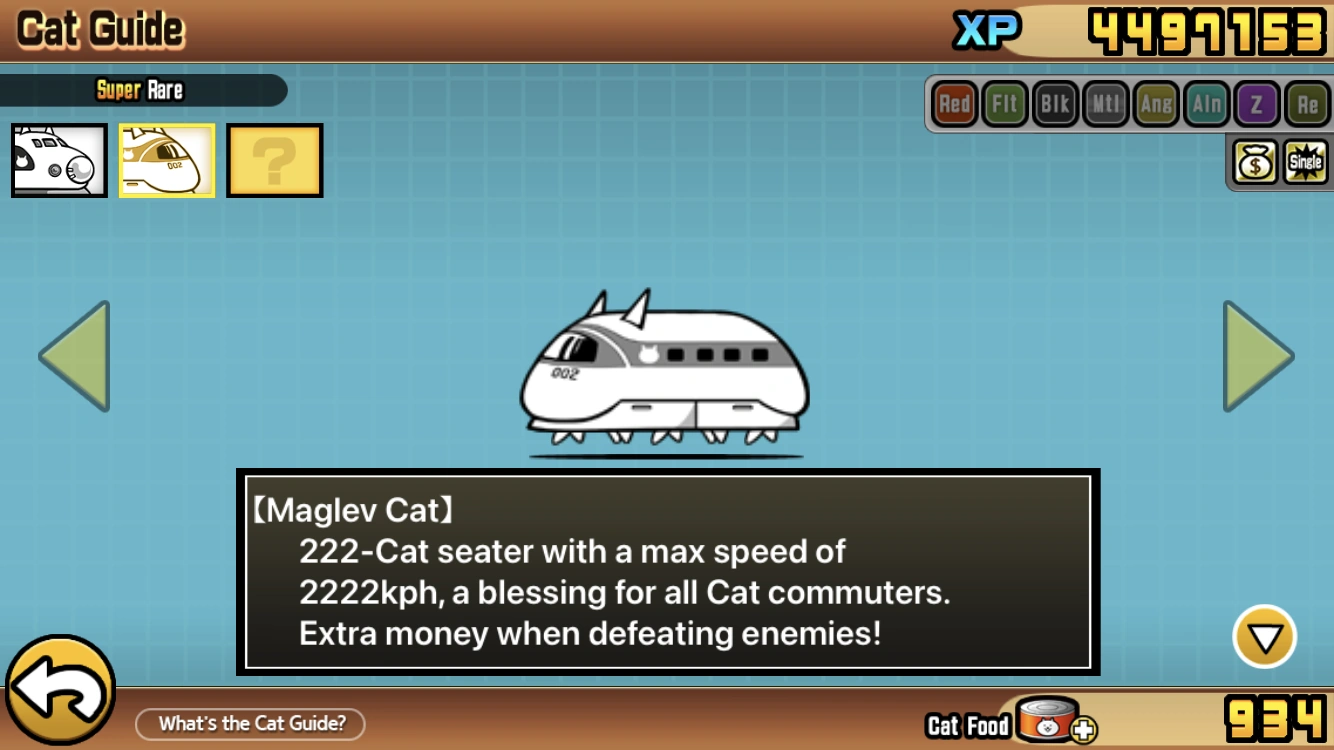Select the Z (Zombie) filter icon

(x=1257, y=103)
